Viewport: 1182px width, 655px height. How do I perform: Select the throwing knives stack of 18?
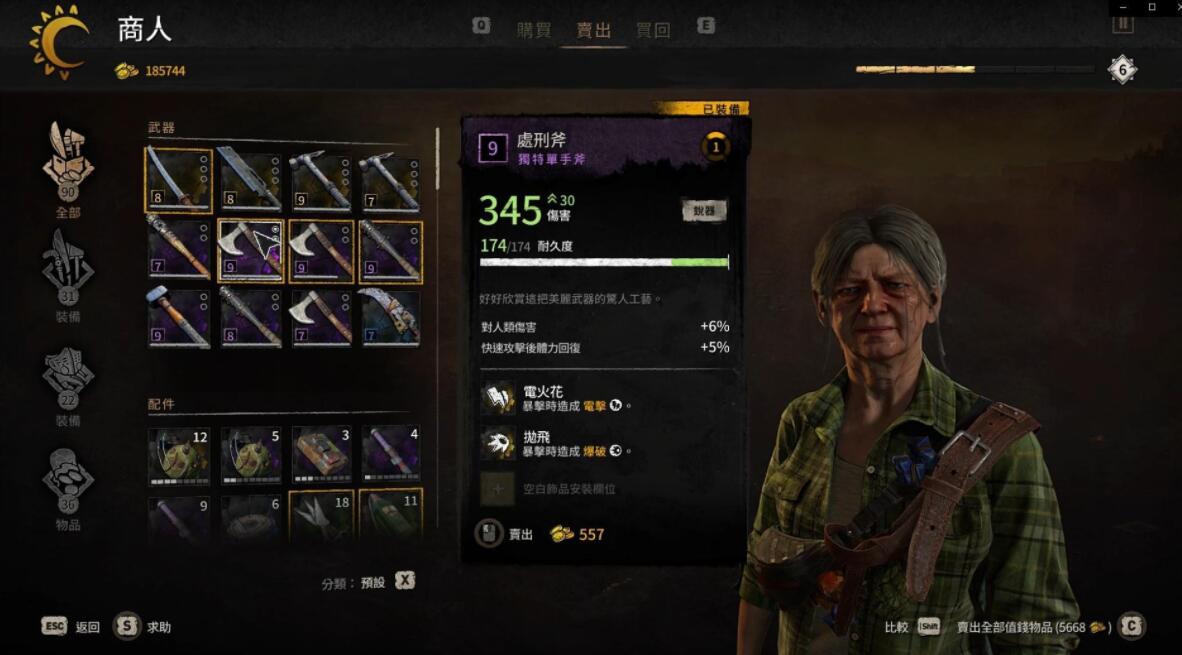pos(321,515)
